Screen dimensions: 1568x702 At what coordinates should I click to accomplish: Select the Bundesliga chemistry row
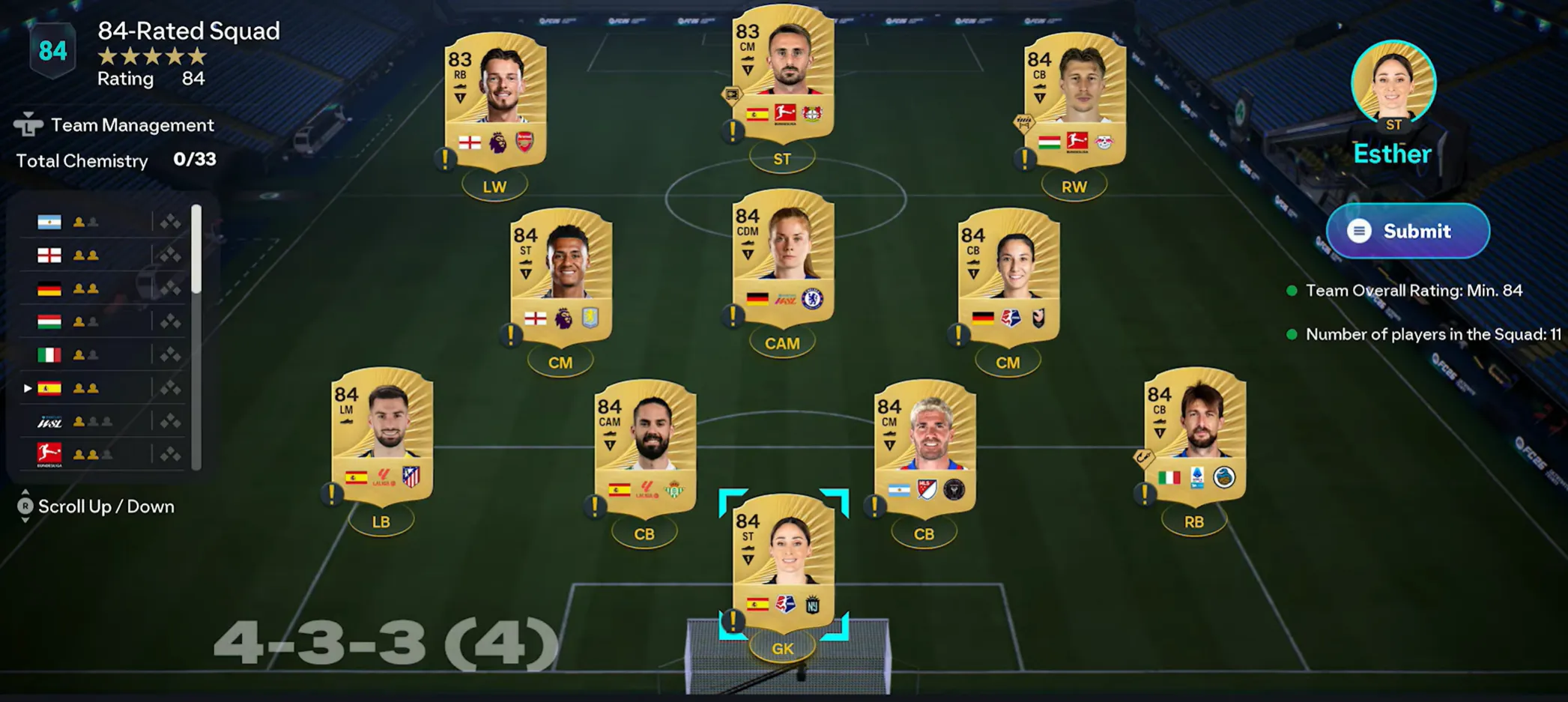coord(101,454)
